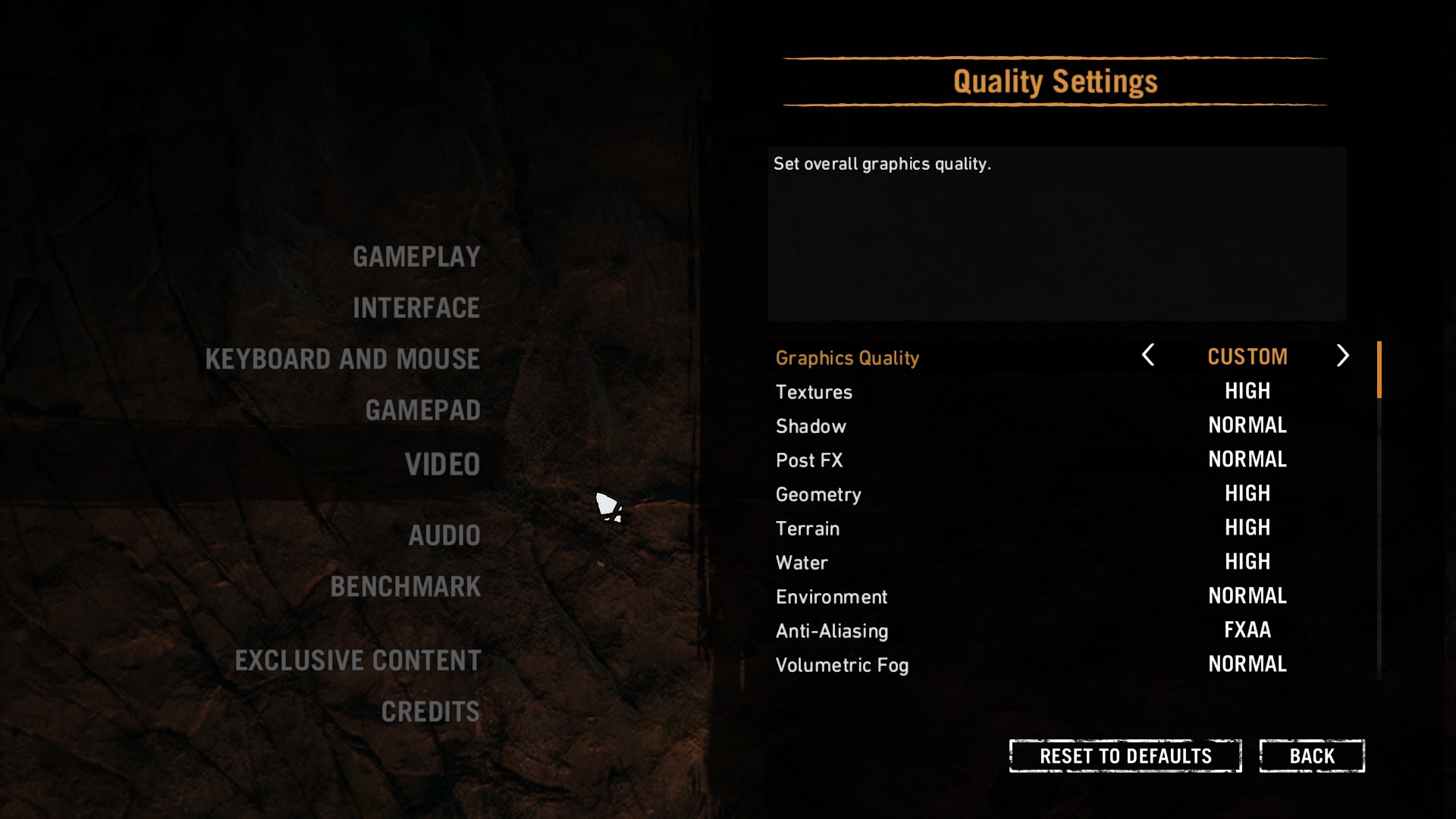Reset settings to defaults
1456x819 pixels.
click(x=1125, y=756)
